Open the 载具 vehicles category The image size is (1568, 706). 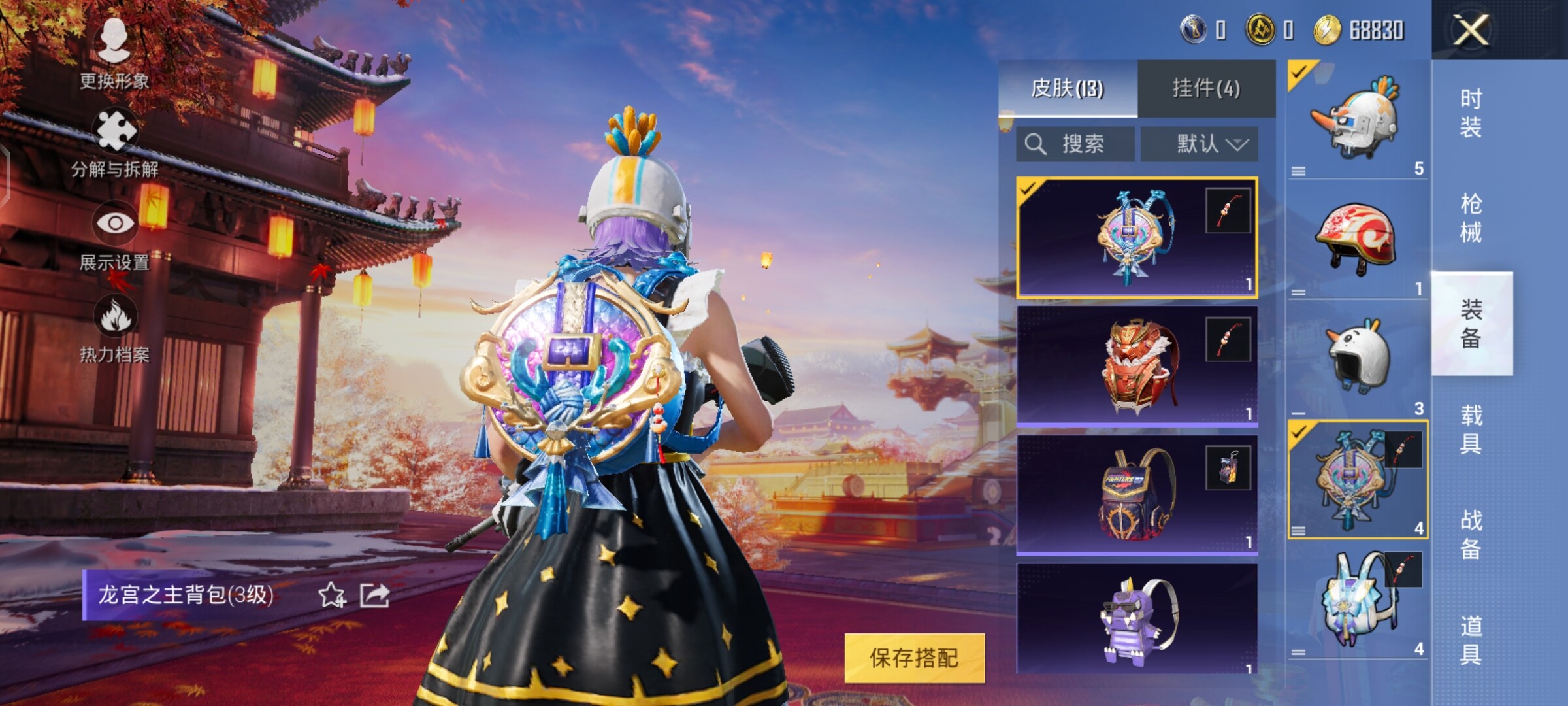1471,429
